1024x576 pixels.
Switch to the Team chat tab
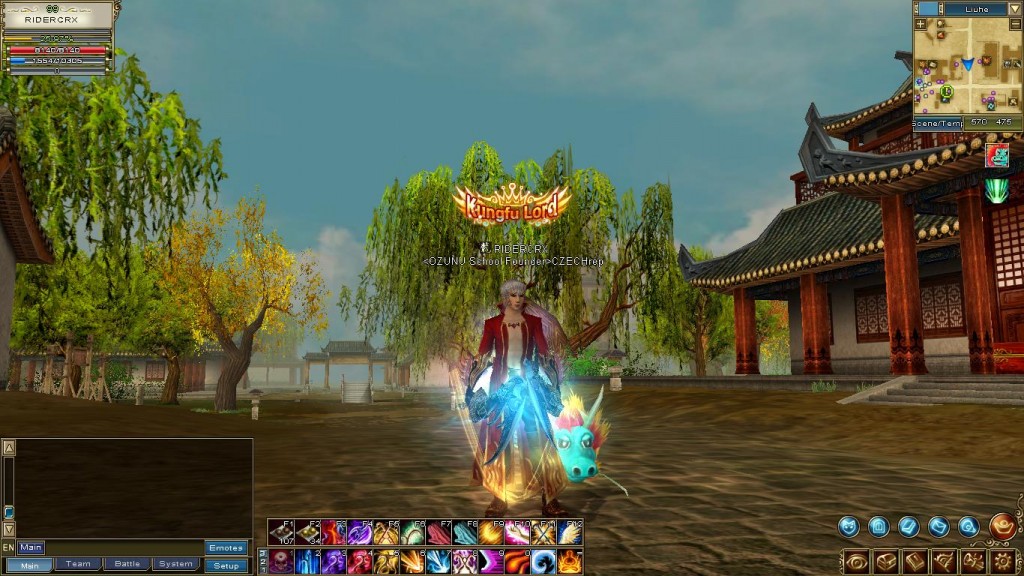coord(78,565)
